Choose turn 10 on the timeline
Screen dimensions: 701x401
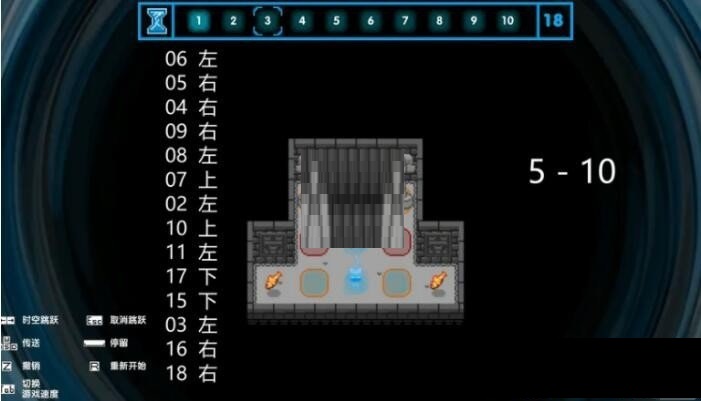[508, 20]
